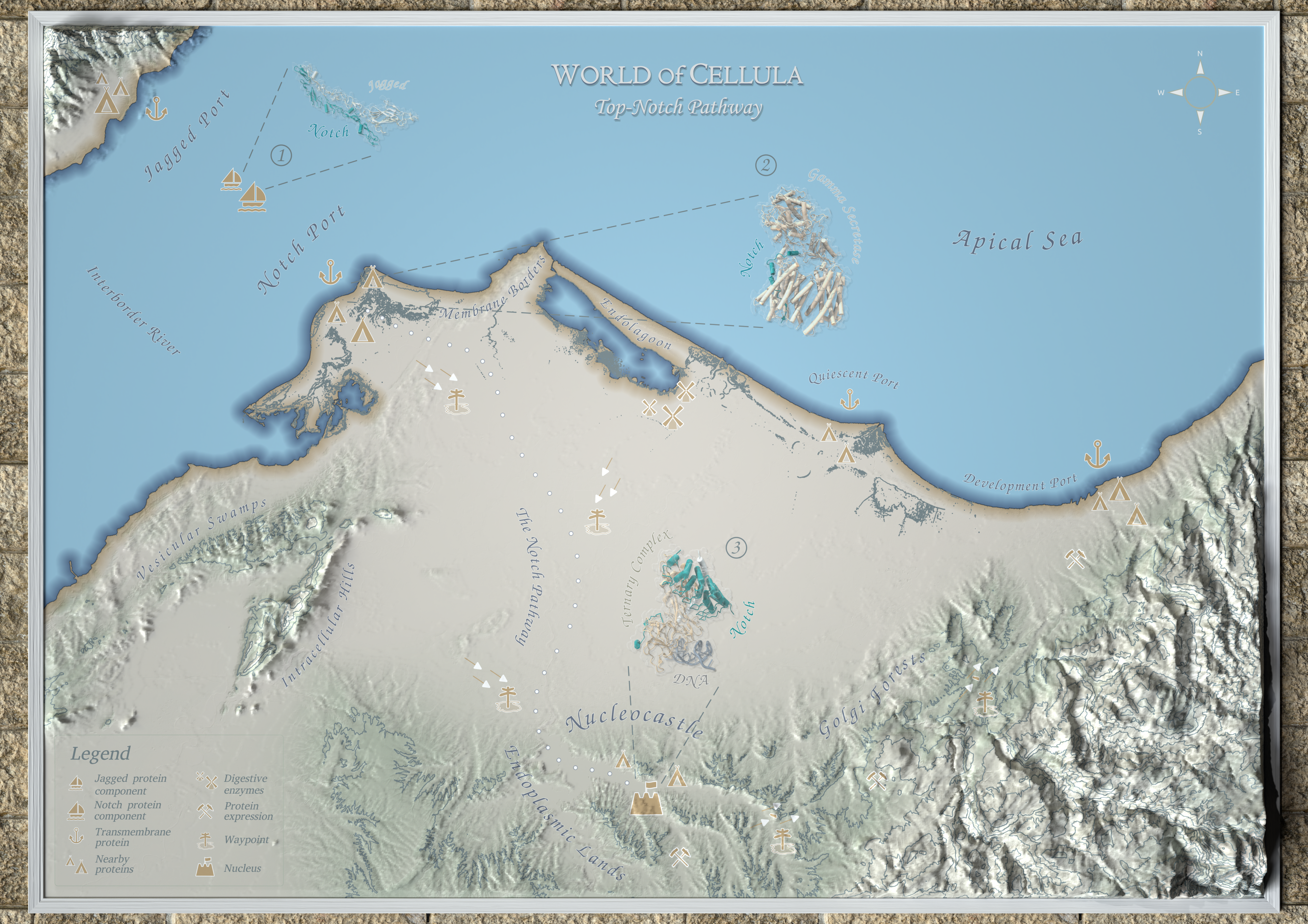The height and width of the screenshot is (924, 1308).
Task: Select the anchor marker above Development Port
Action: (1097, 455)
